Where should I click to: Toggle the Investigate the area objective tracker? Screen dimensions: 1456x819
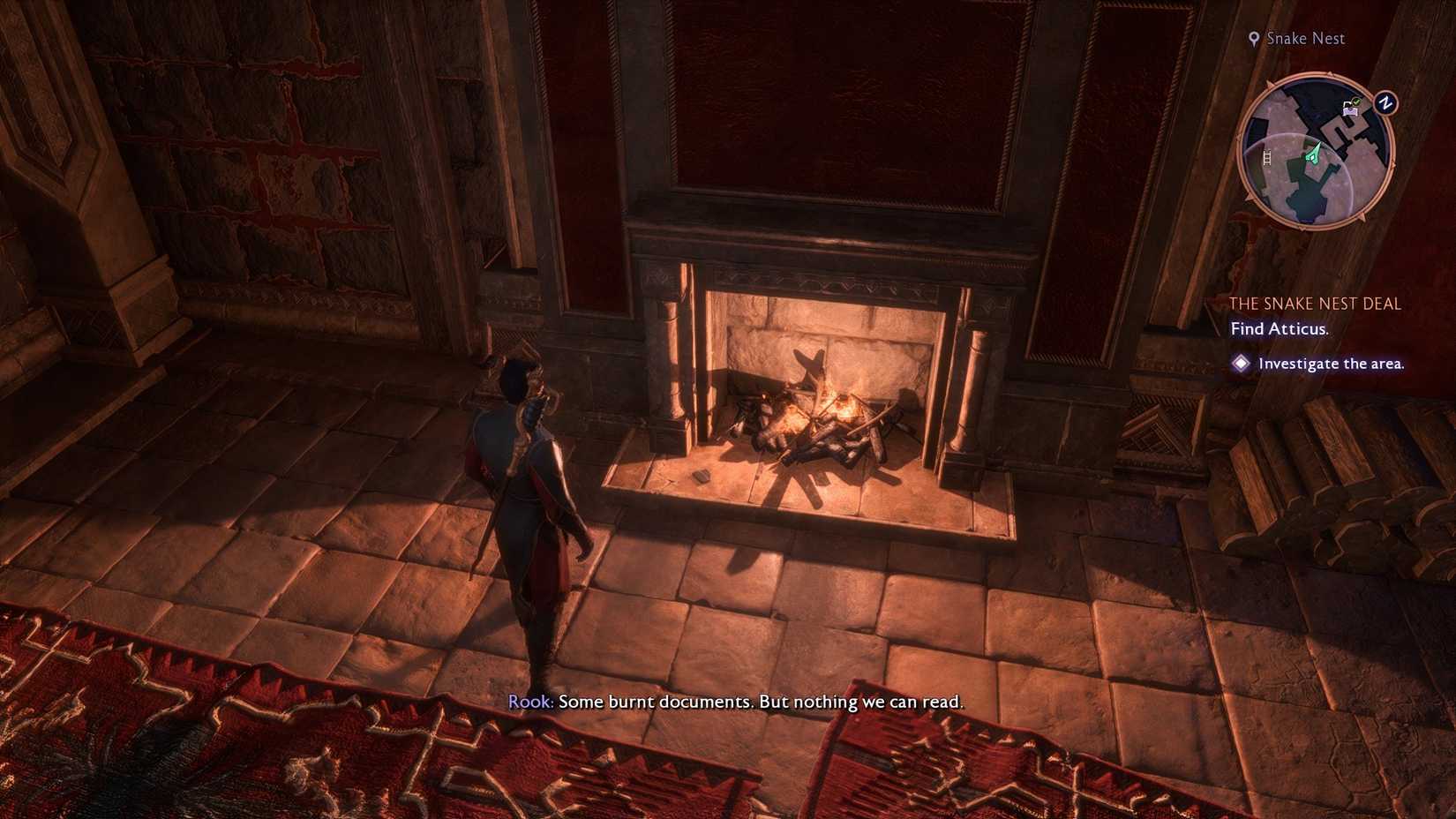coord(1332,363)
